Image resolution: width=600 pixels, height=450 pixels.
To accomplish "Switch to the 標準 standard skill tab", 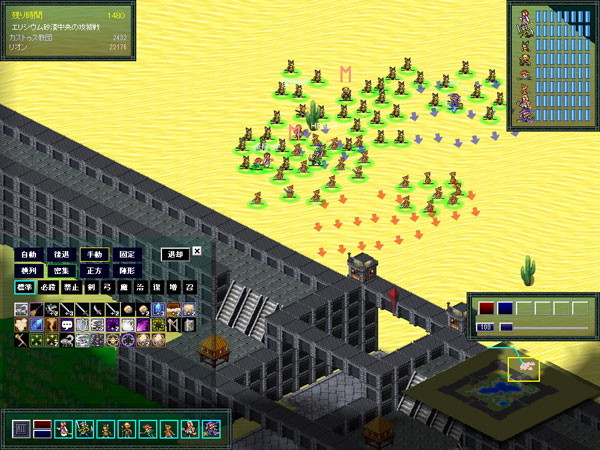I will click(23, 287).
